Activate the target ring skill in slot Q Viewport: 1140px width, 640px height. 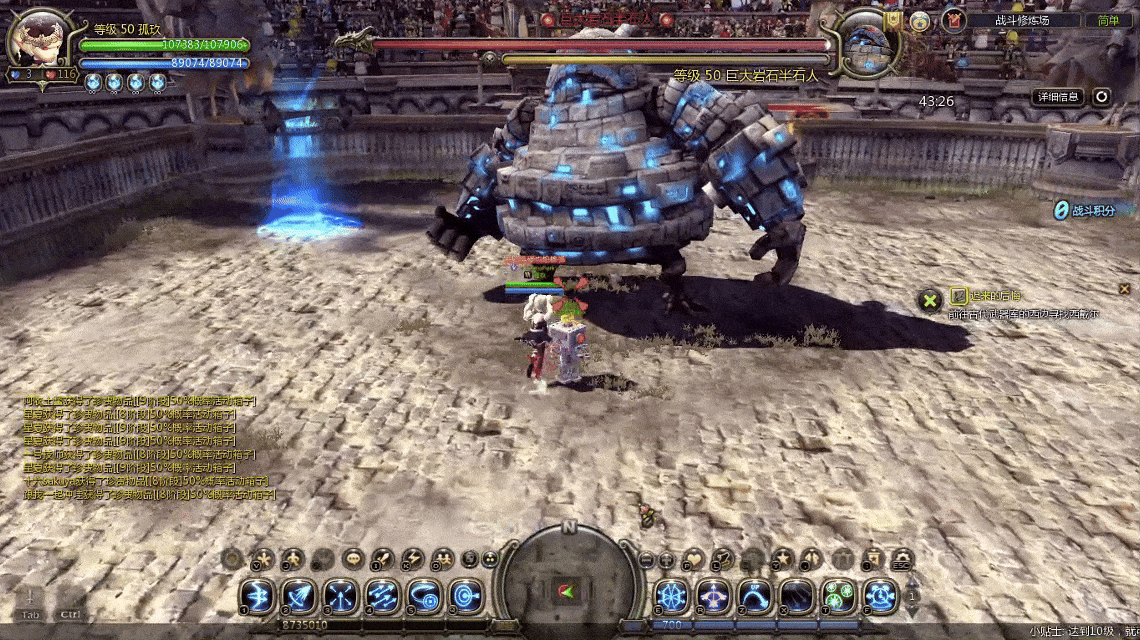pos(464,596)
